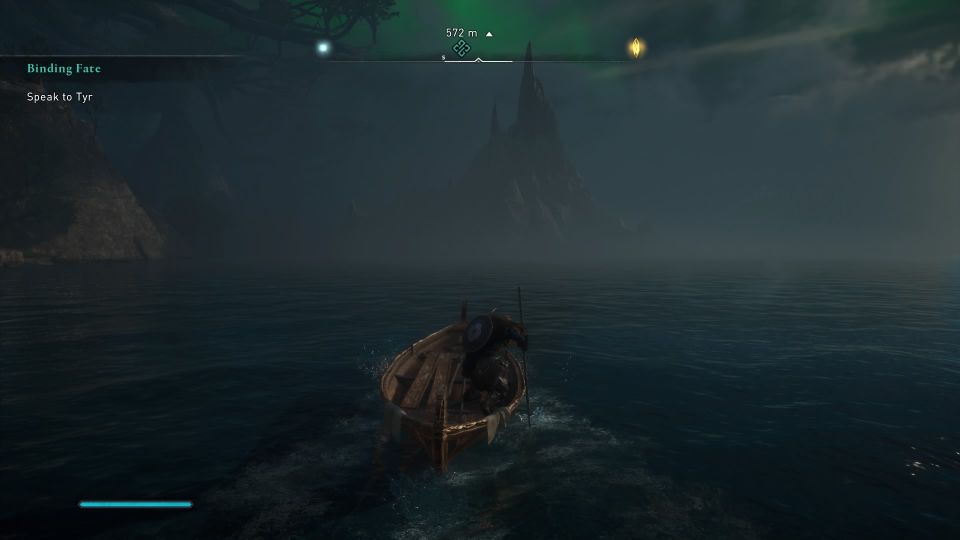The width and height of the screenshot is (960, 540).
Task: Select the glowing white compass marker
Action: coord(322,47)
